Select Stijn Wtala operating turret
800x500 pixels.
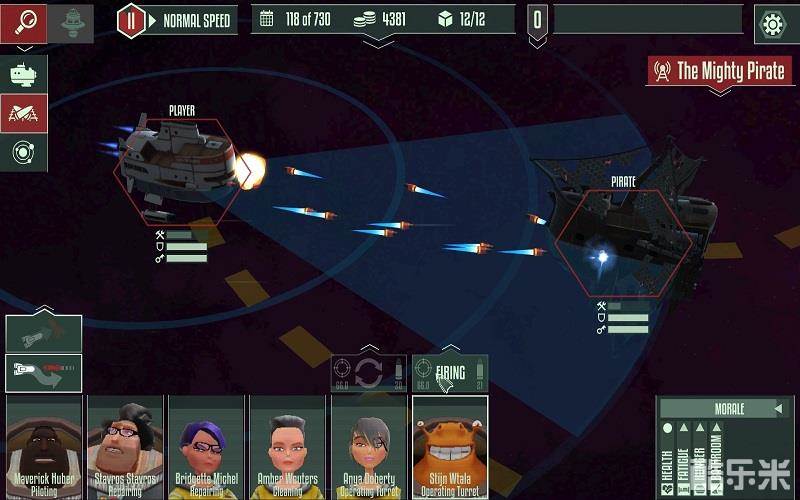449,446
